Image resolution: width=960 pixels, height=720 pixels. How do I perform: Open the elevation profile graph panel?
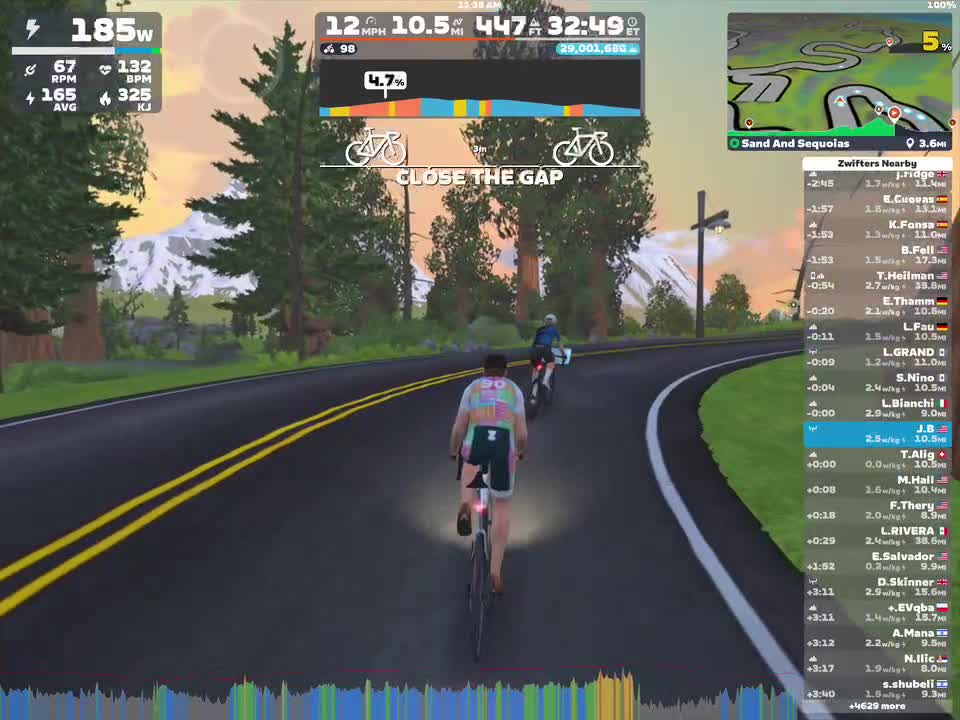[x=480, y=92]
